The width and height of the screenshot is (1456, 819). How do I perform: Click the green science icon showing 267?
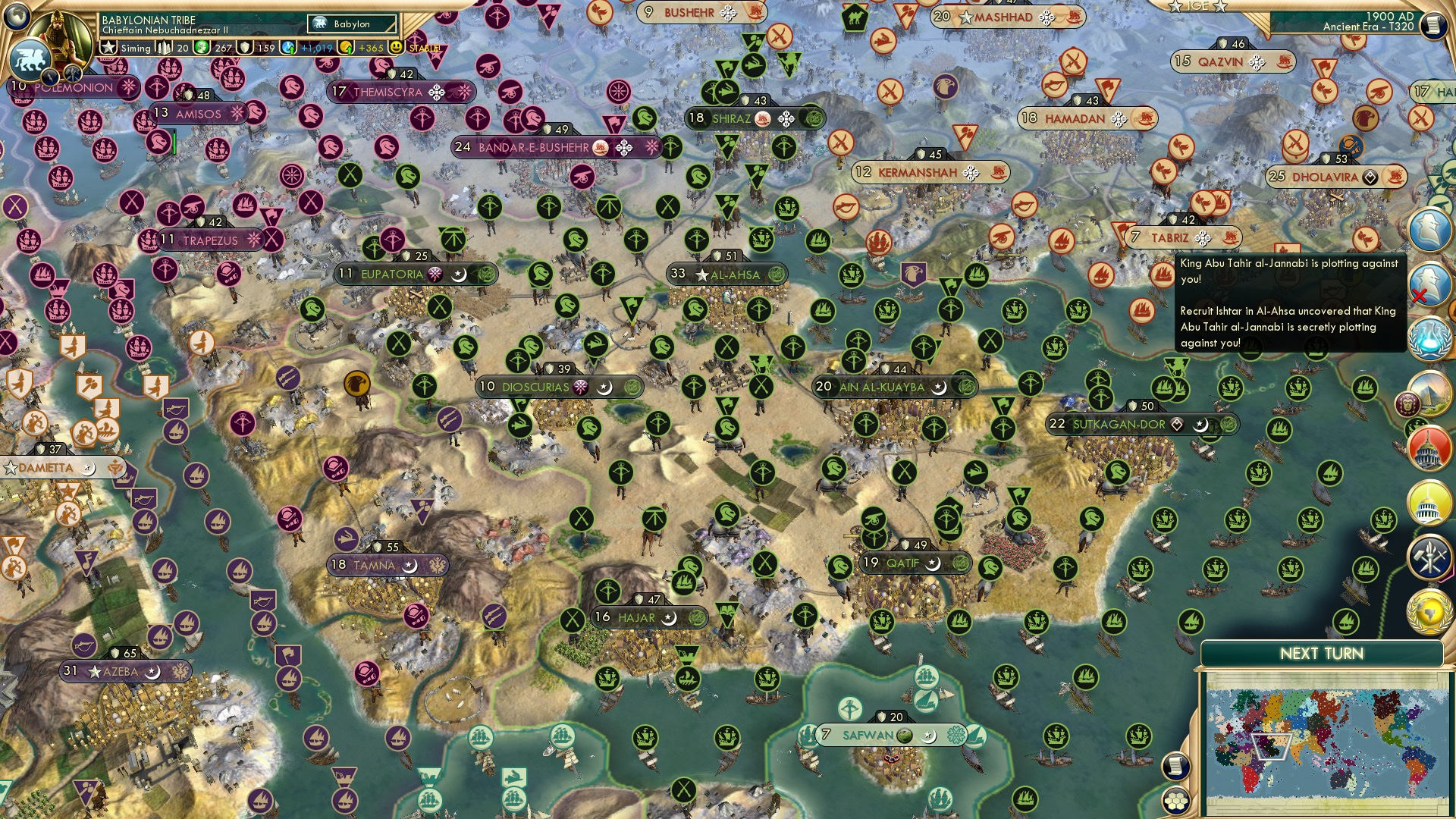[202, 47]
